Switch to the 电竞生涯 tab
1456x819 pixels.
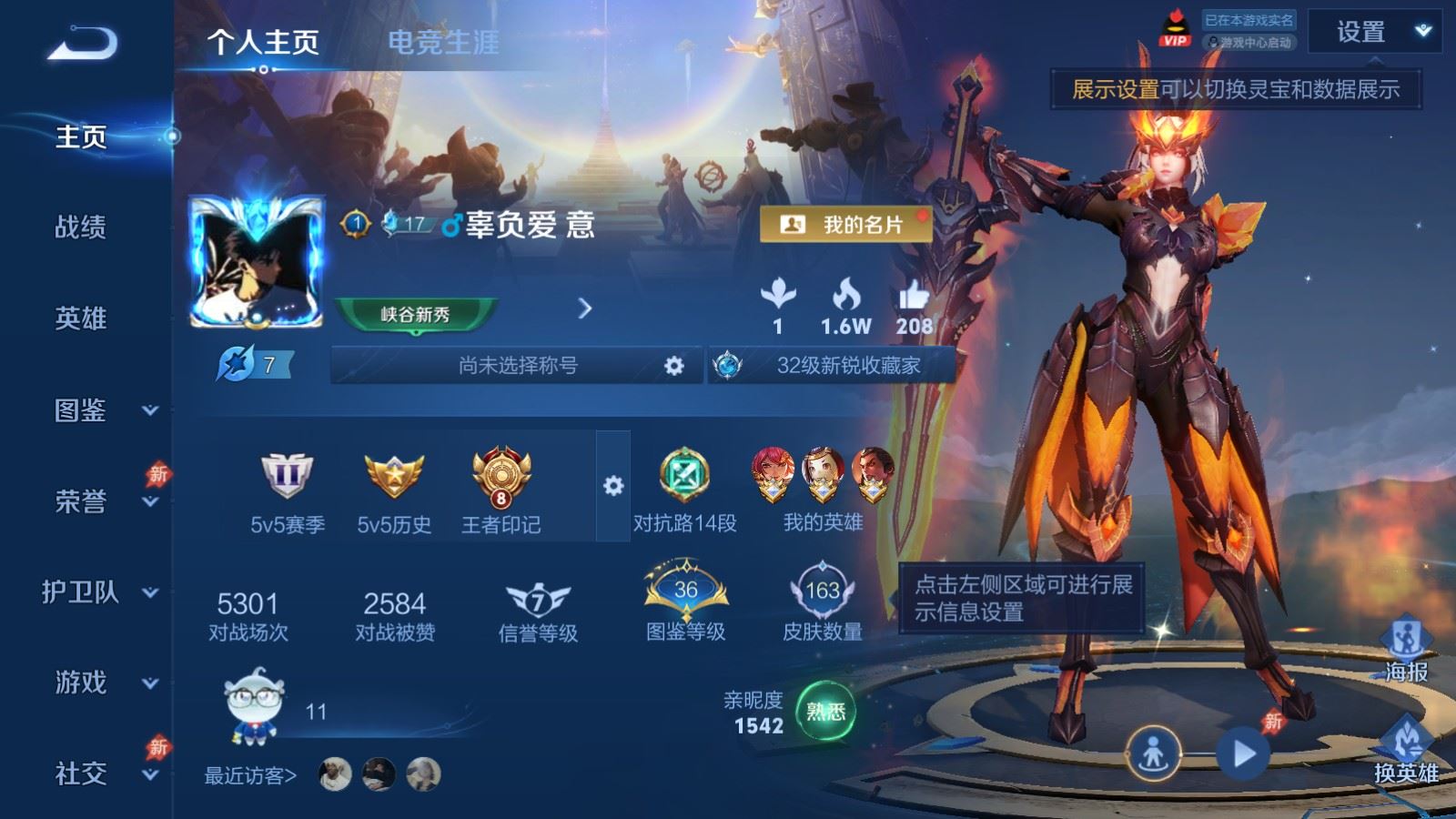[443, 42]
